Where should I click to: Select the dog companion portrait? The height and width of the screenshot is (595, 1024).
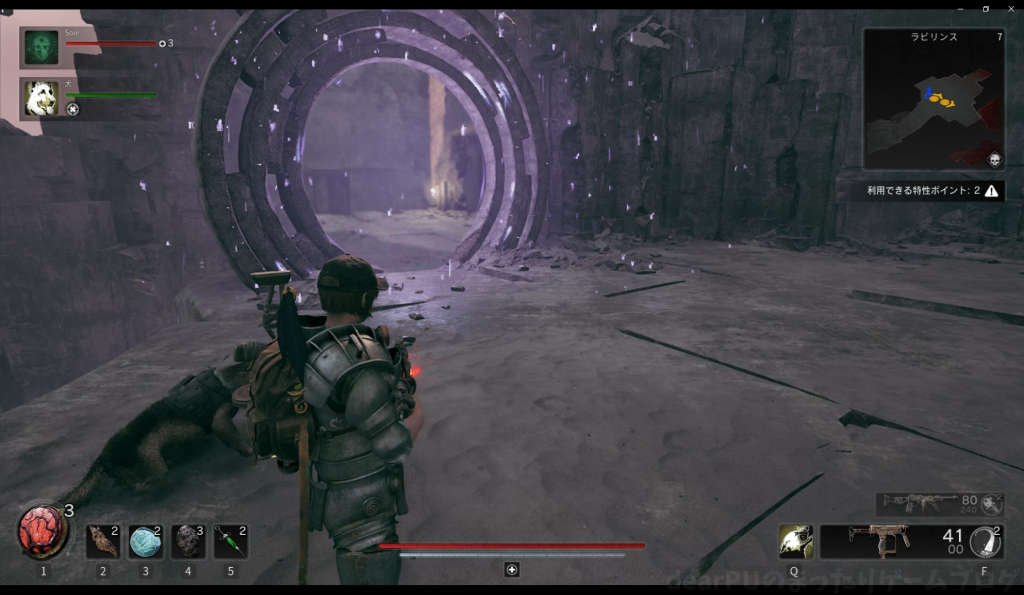tap(42, 97)
